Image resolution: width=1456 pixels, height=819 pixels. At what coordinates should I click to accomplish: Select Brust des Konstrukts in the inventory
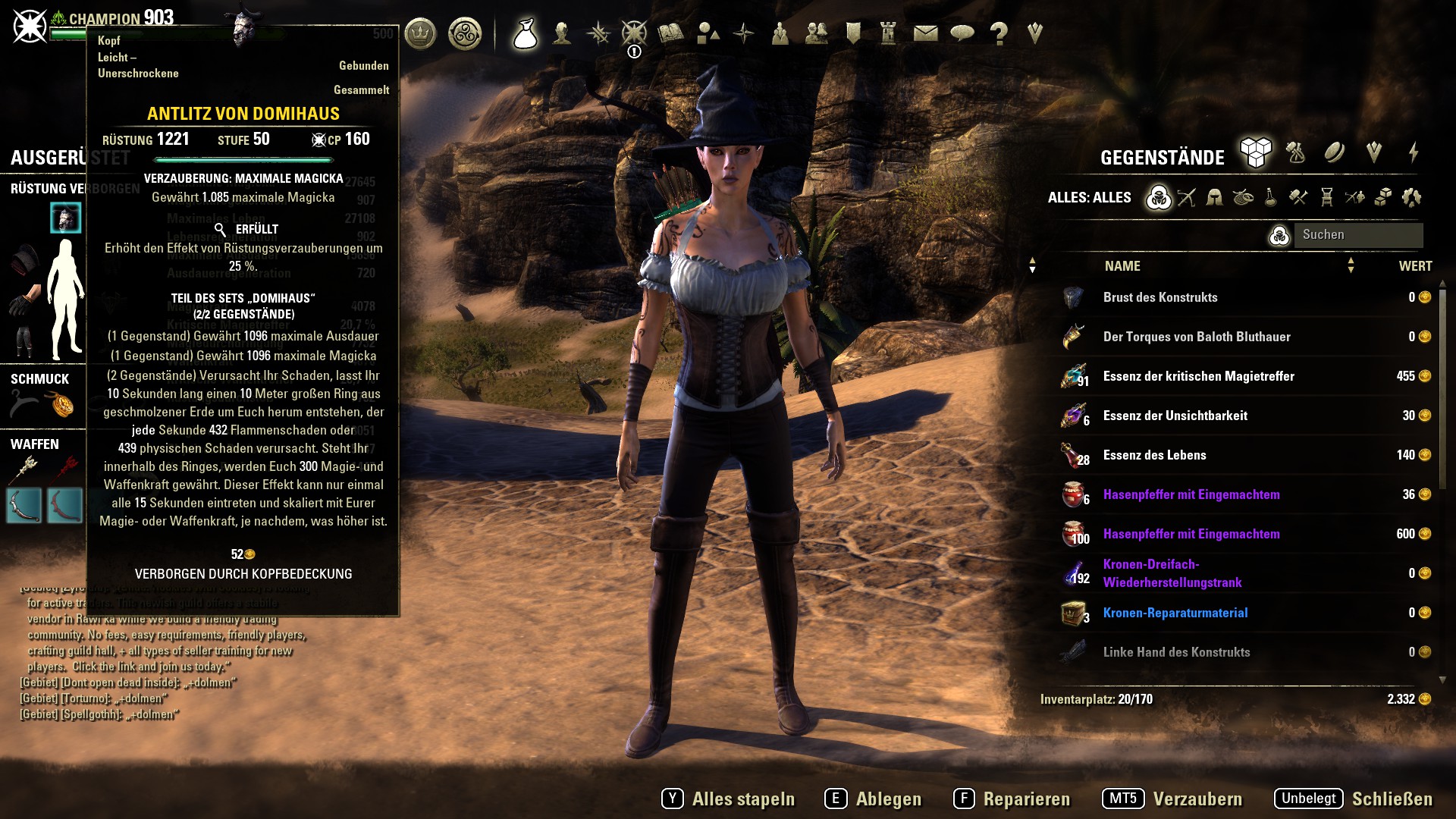[1160, 297]
